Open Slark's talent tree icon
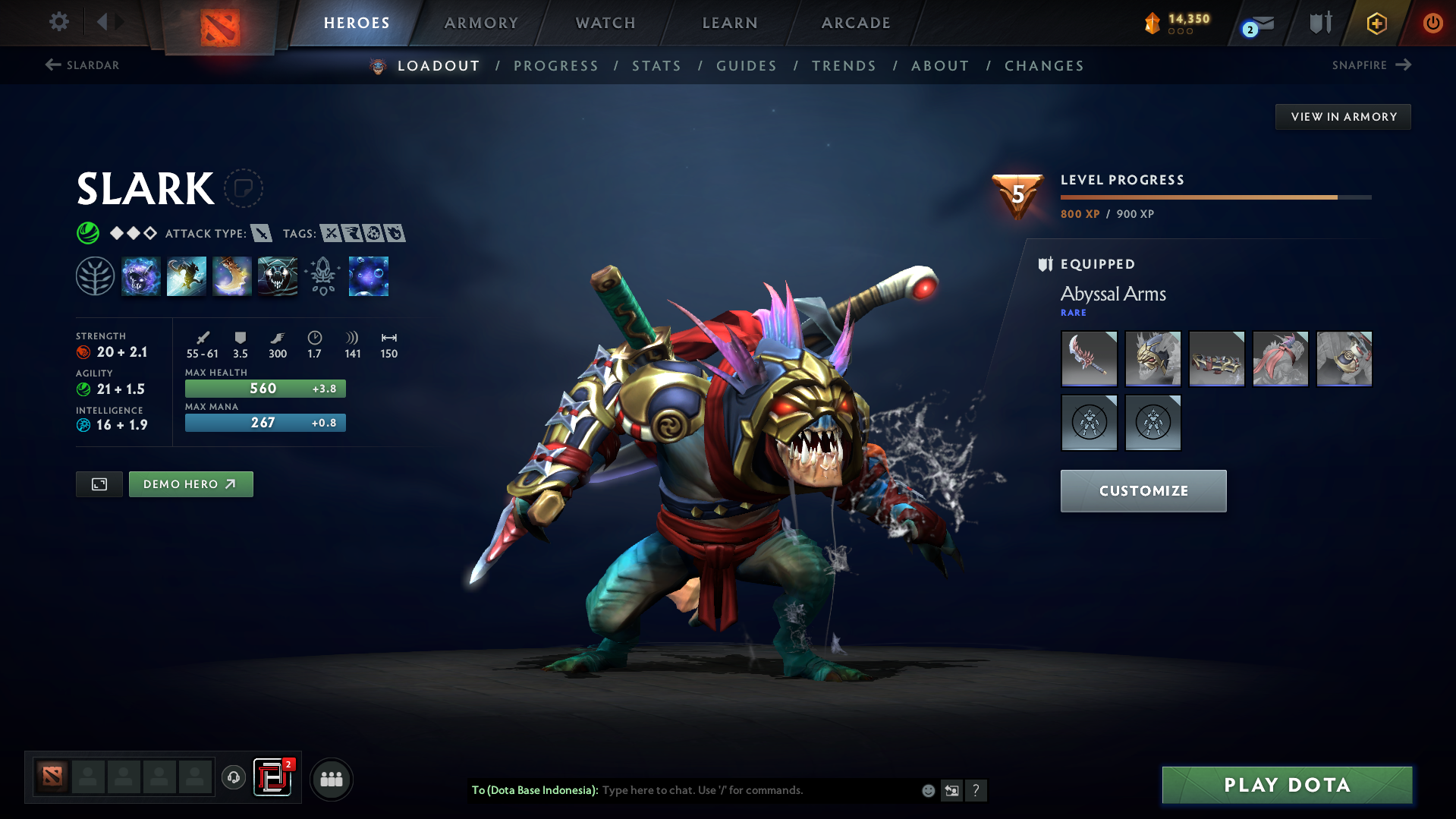Image resolution: width=1456 pixels, height=819 pixels. [x=95, y=276]
